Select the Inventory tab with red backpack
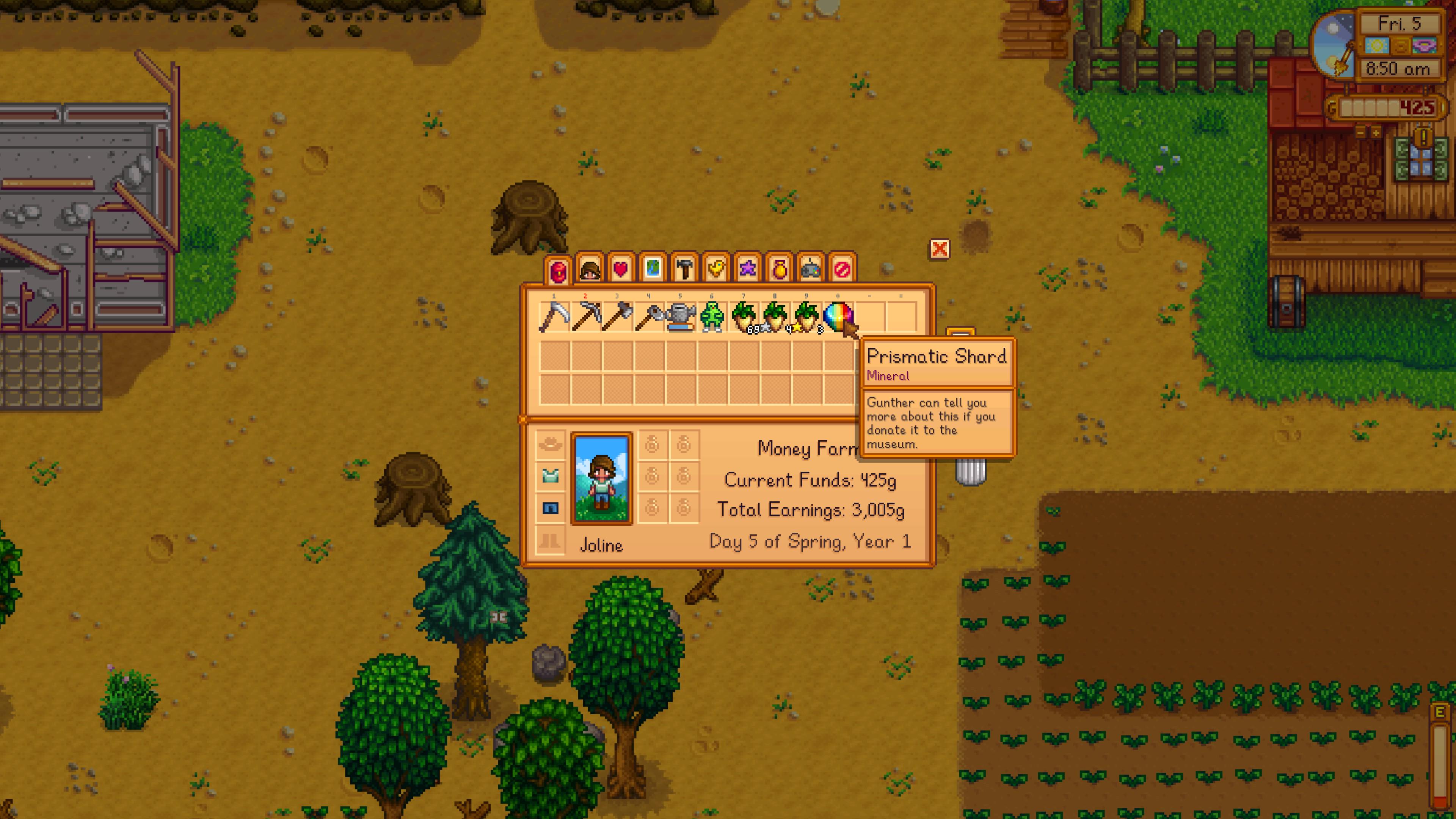The width and height of the screenshot is (1456, 819). [557, 270]
